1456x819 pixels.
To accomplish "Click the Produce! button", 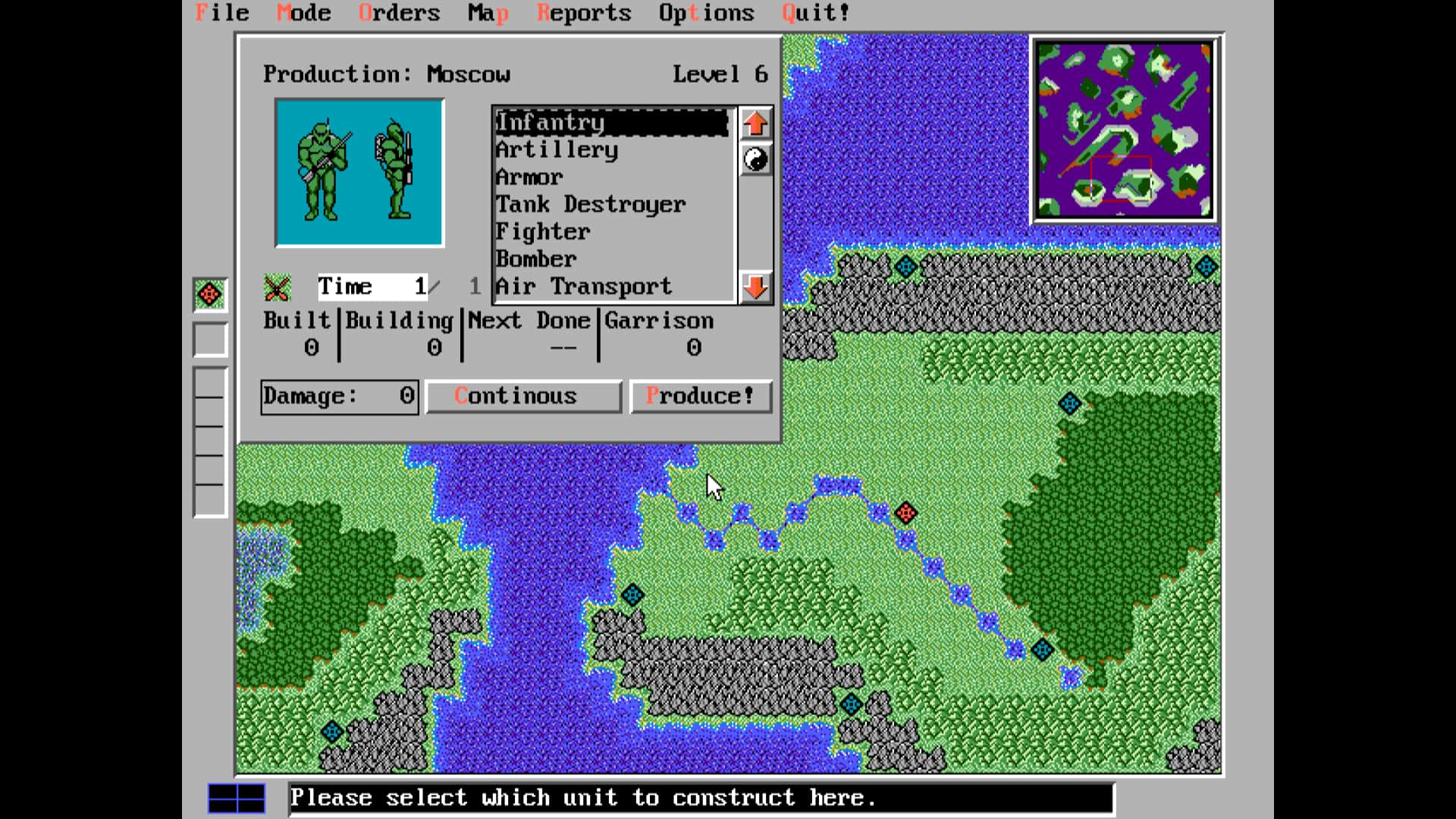I will click(701, 395).
